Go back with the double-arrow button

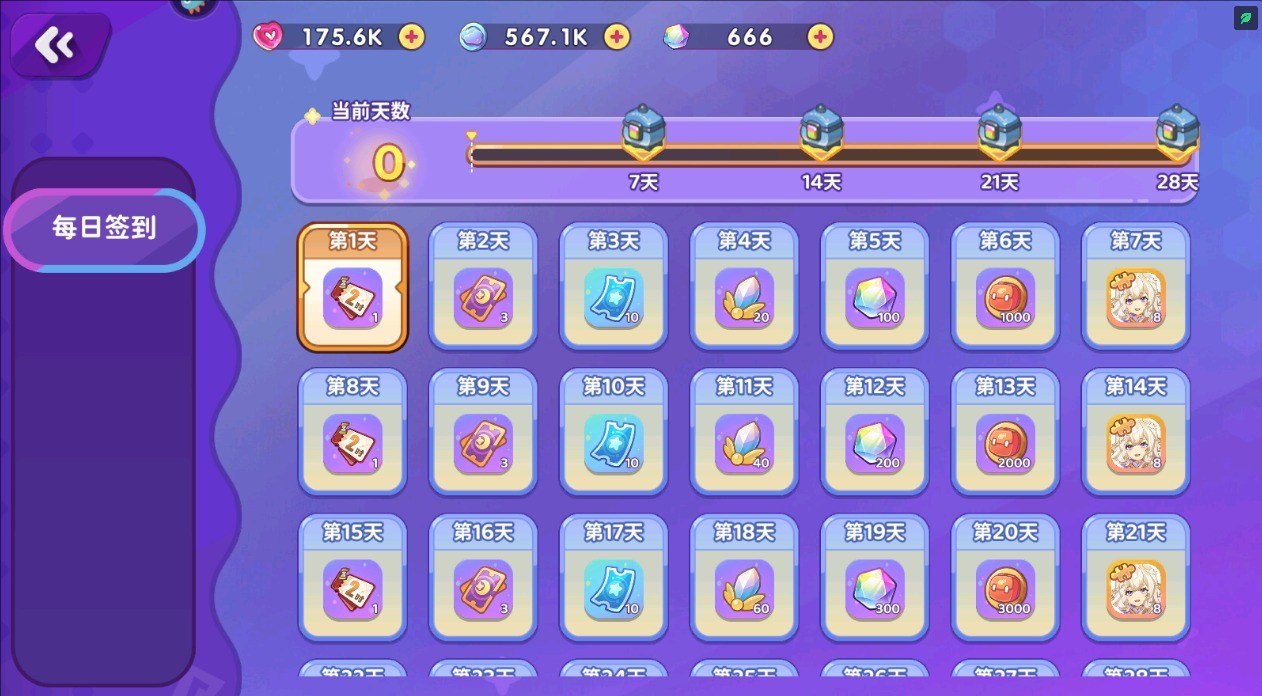click(56, 45)
